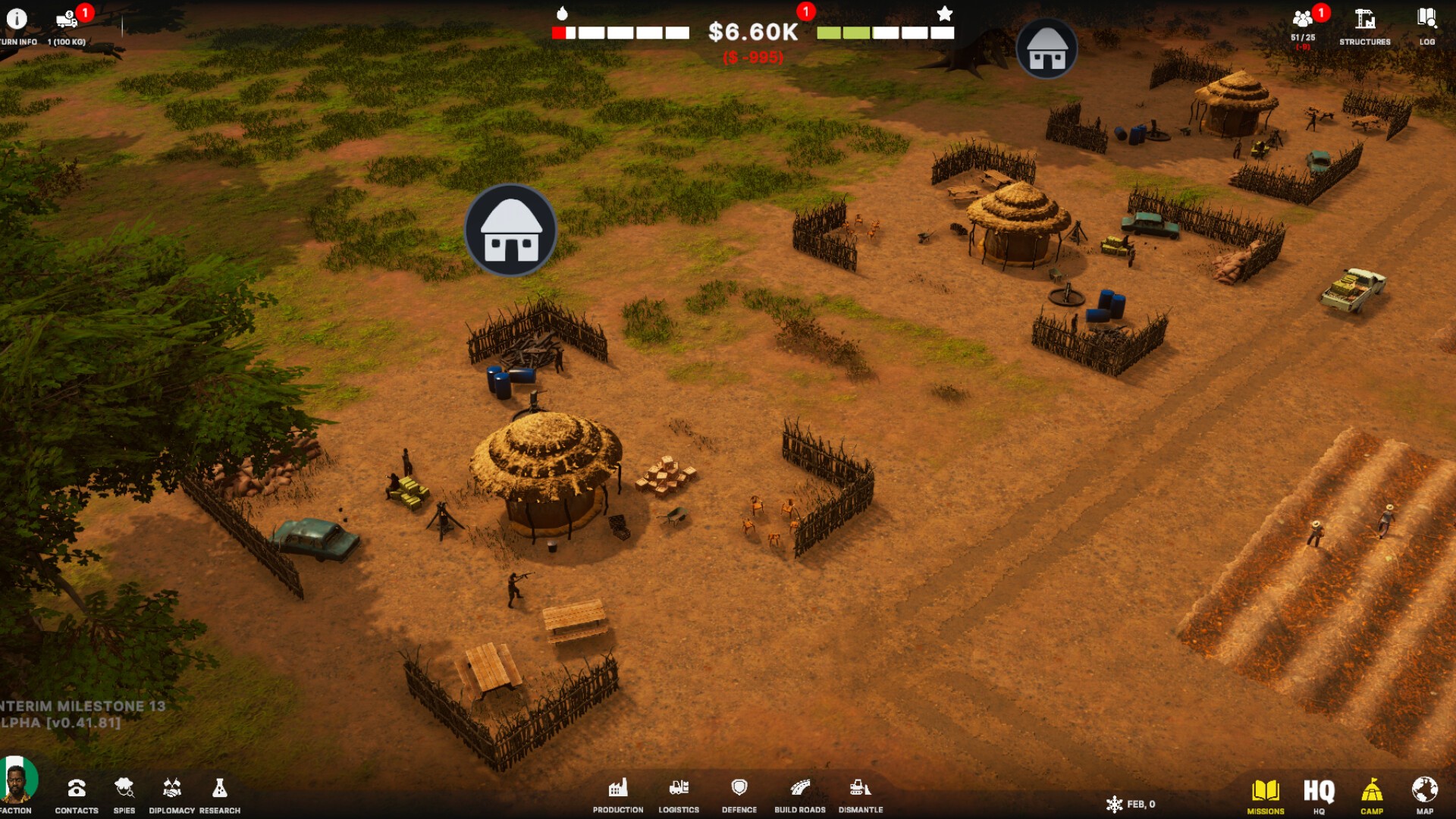Open the Diplomacy screen
The width and height of the screenshot is (1456, 819).
click(x=172, y=789)
